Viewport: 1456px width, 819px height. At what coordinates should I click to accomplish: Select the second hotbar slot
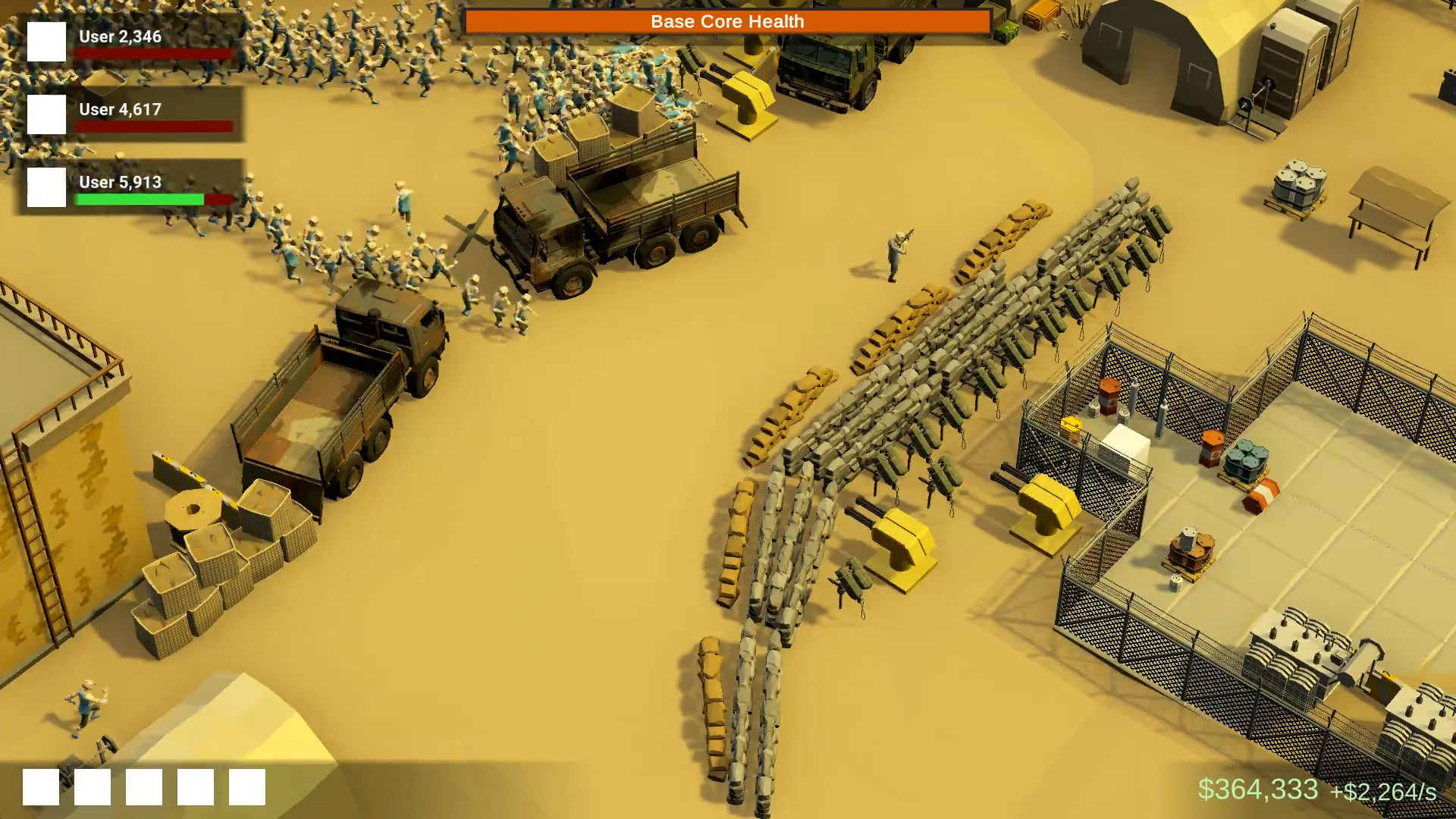coord(93,786)
